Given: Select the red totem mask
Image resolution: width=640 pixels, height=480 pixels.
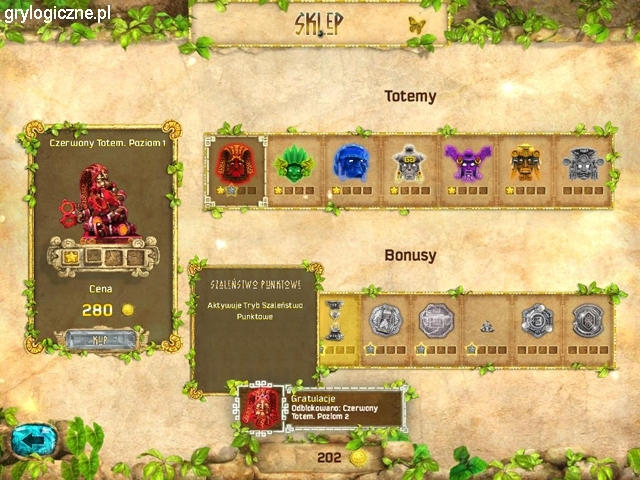Looking at the screenshot, I should tap(236, 163).
